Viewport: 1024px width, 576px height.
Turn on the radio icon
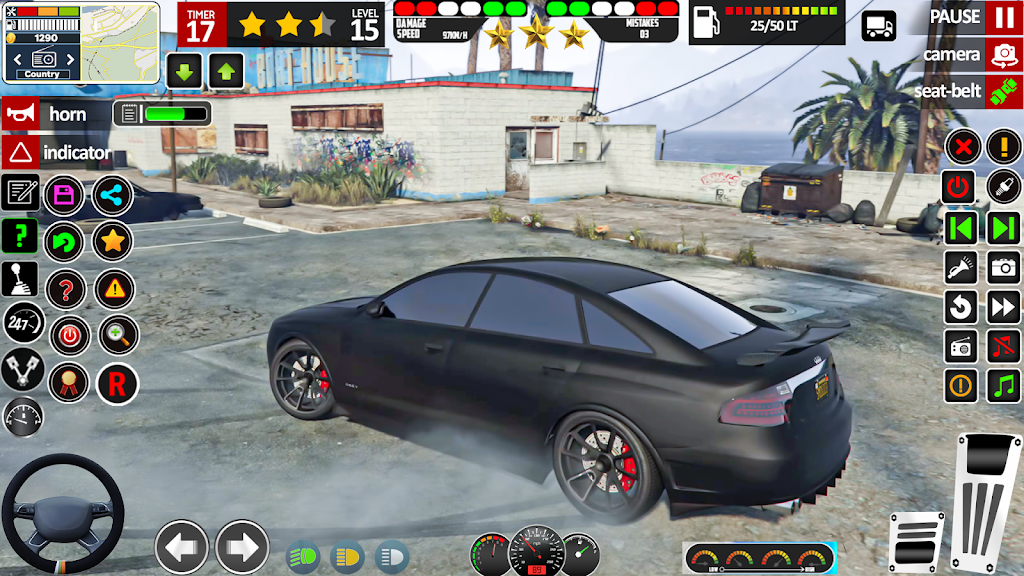click(961, 346)
